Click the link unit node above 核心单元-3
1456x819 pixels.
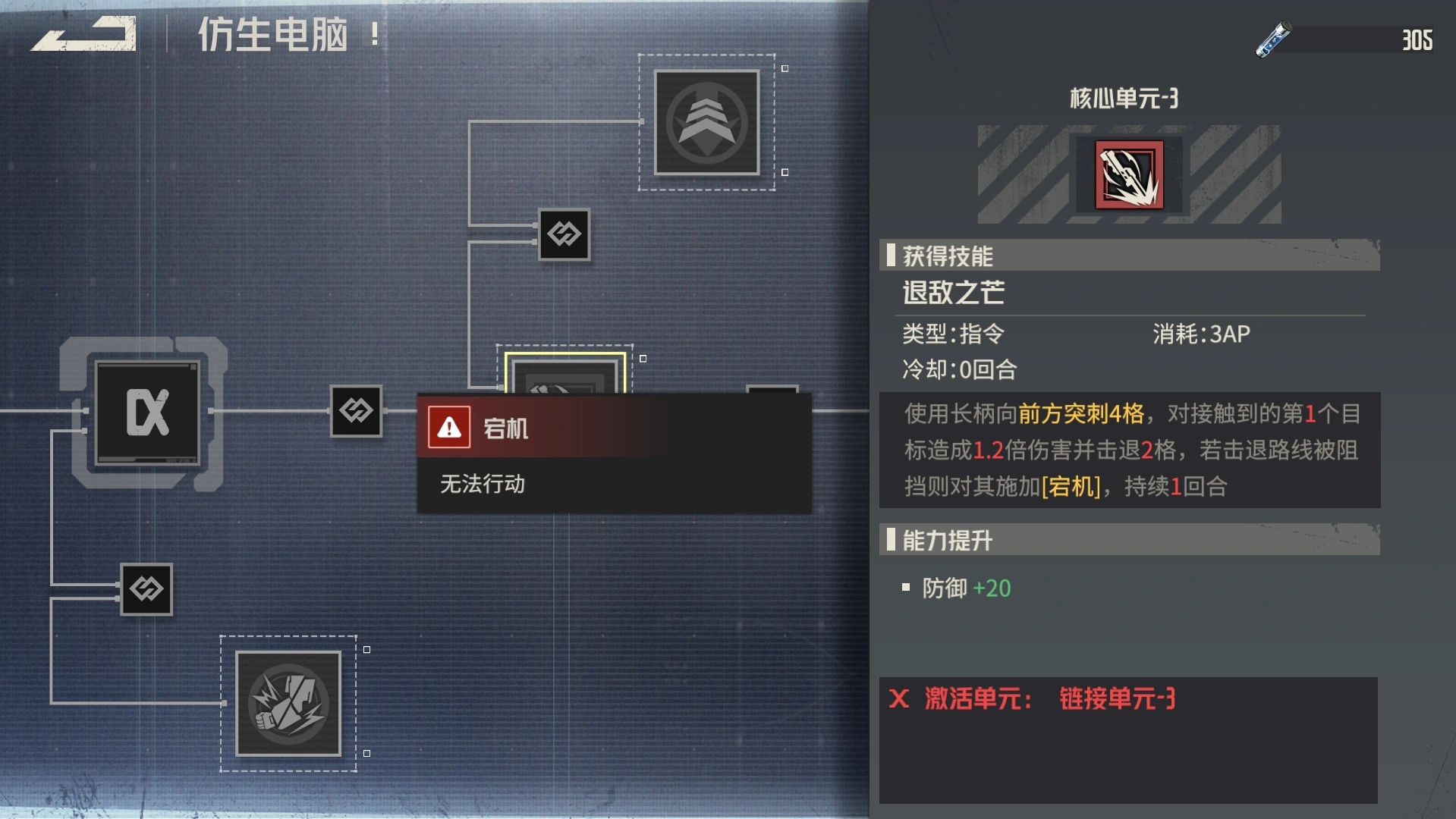click(564, 236)
